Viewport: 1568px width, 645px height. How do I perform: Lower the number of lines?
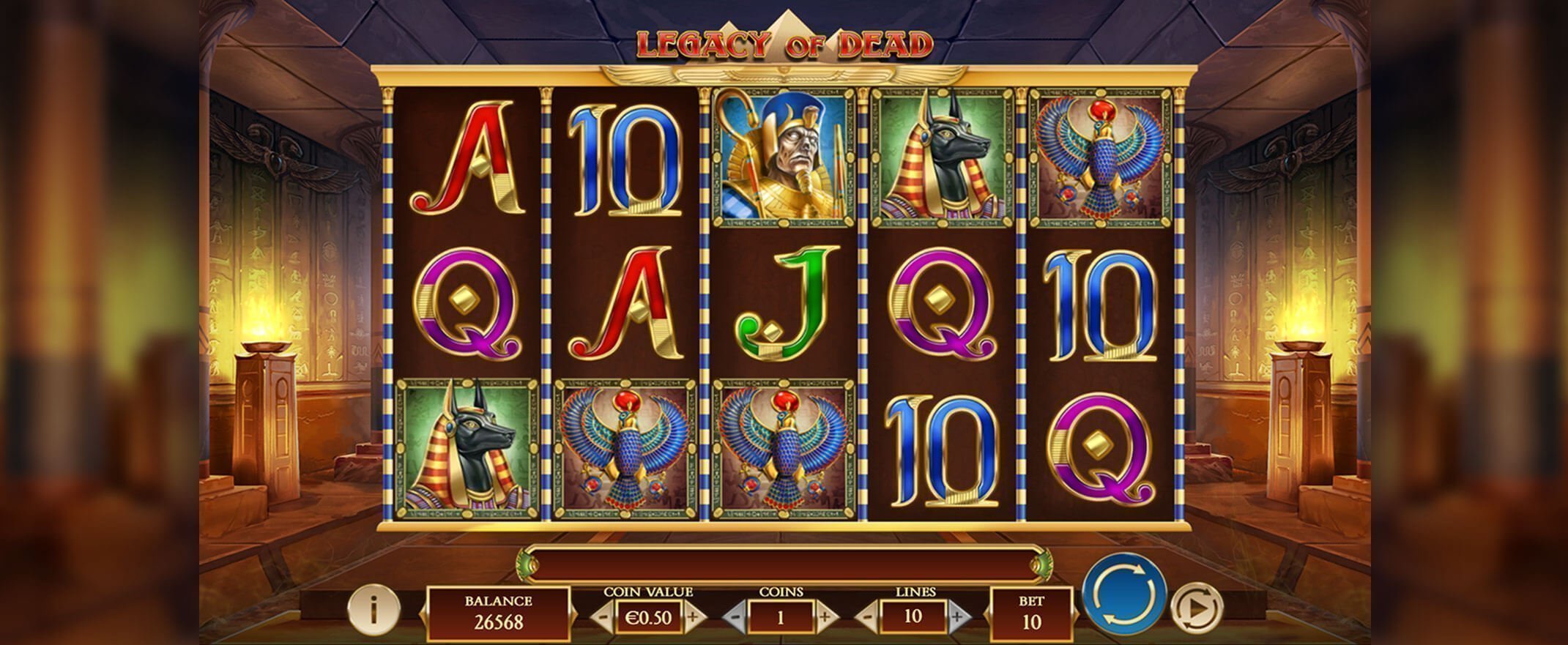click(x=868, y=617)
